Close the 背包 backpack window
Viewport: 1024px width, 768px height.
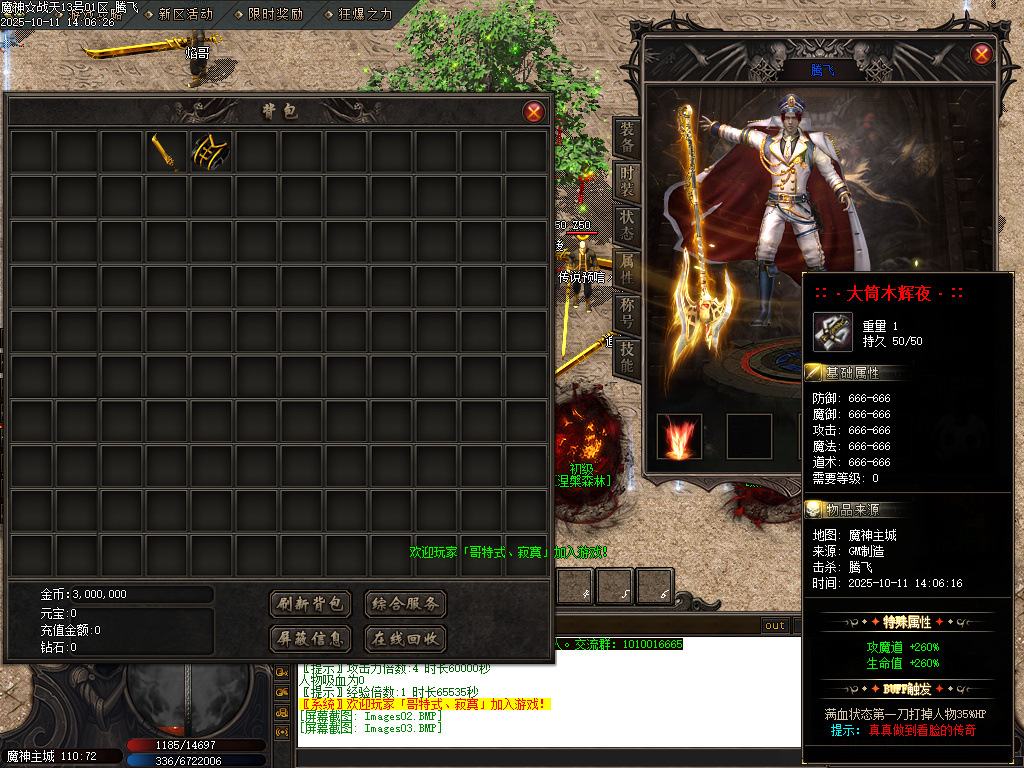point(534,112)
